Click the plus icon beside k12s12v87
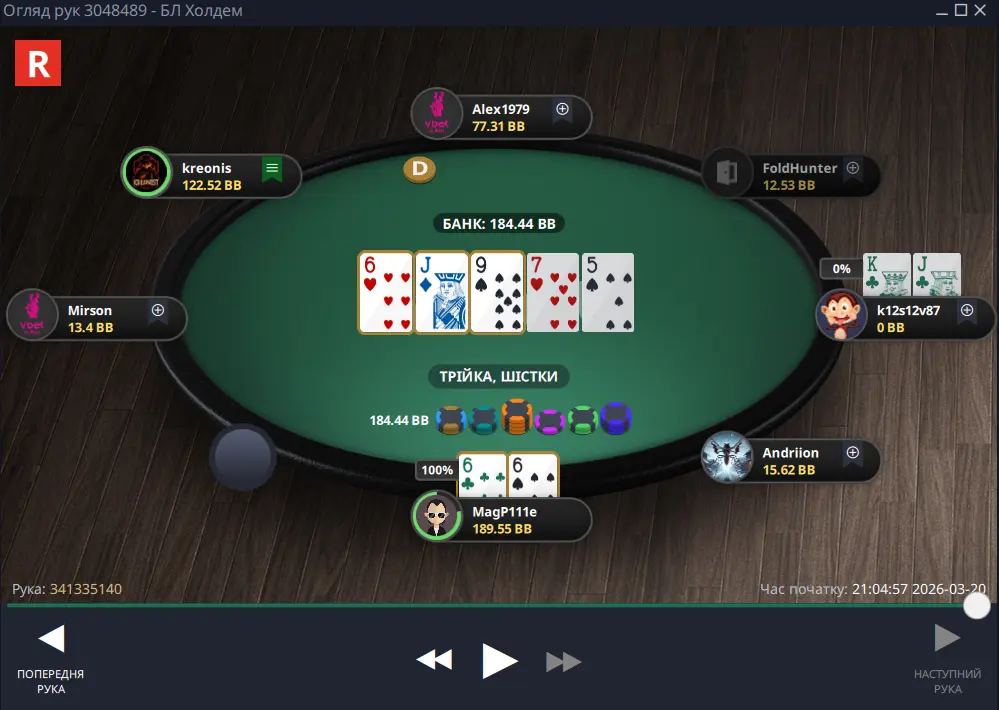 coord(966,311)
